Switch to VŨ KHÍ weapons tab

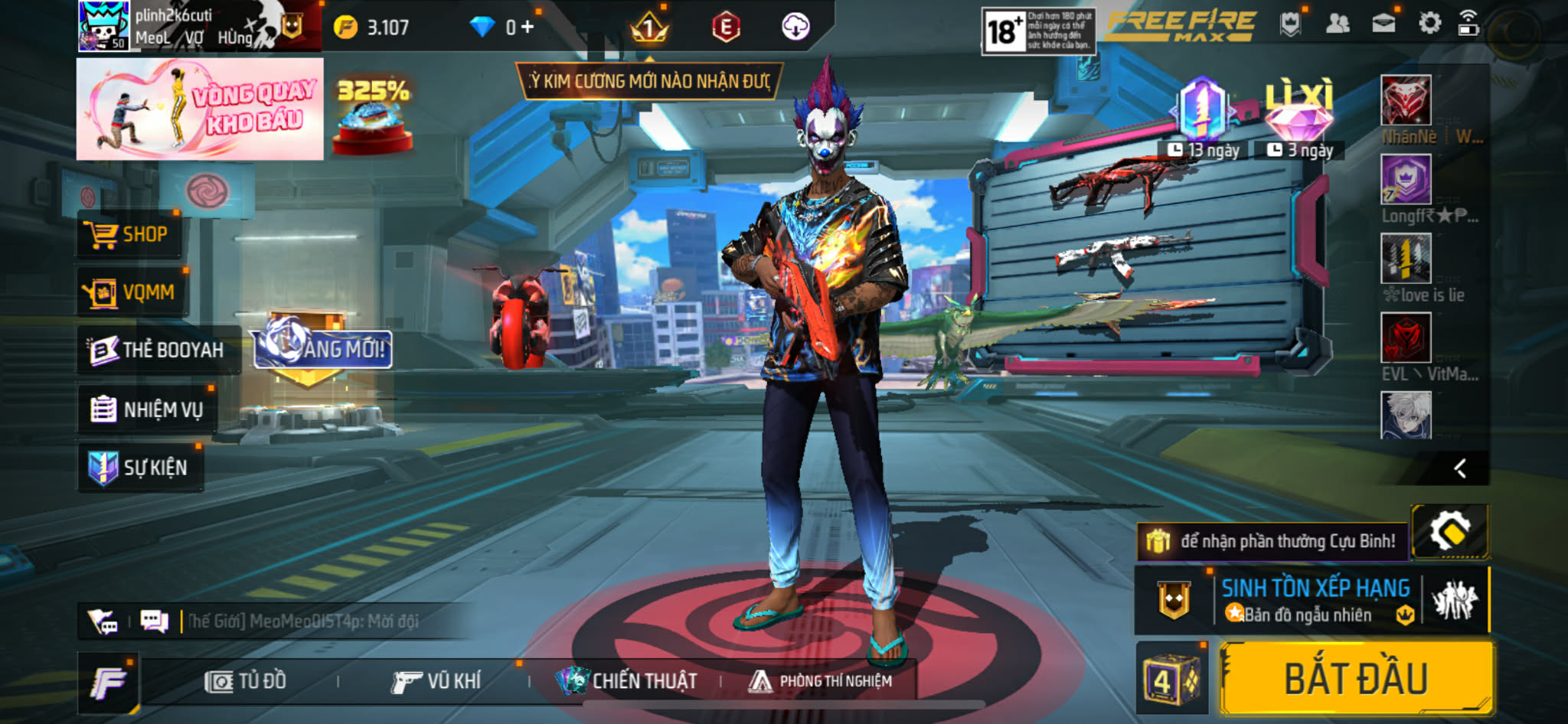pyautogui.click(x=436, y=681)
